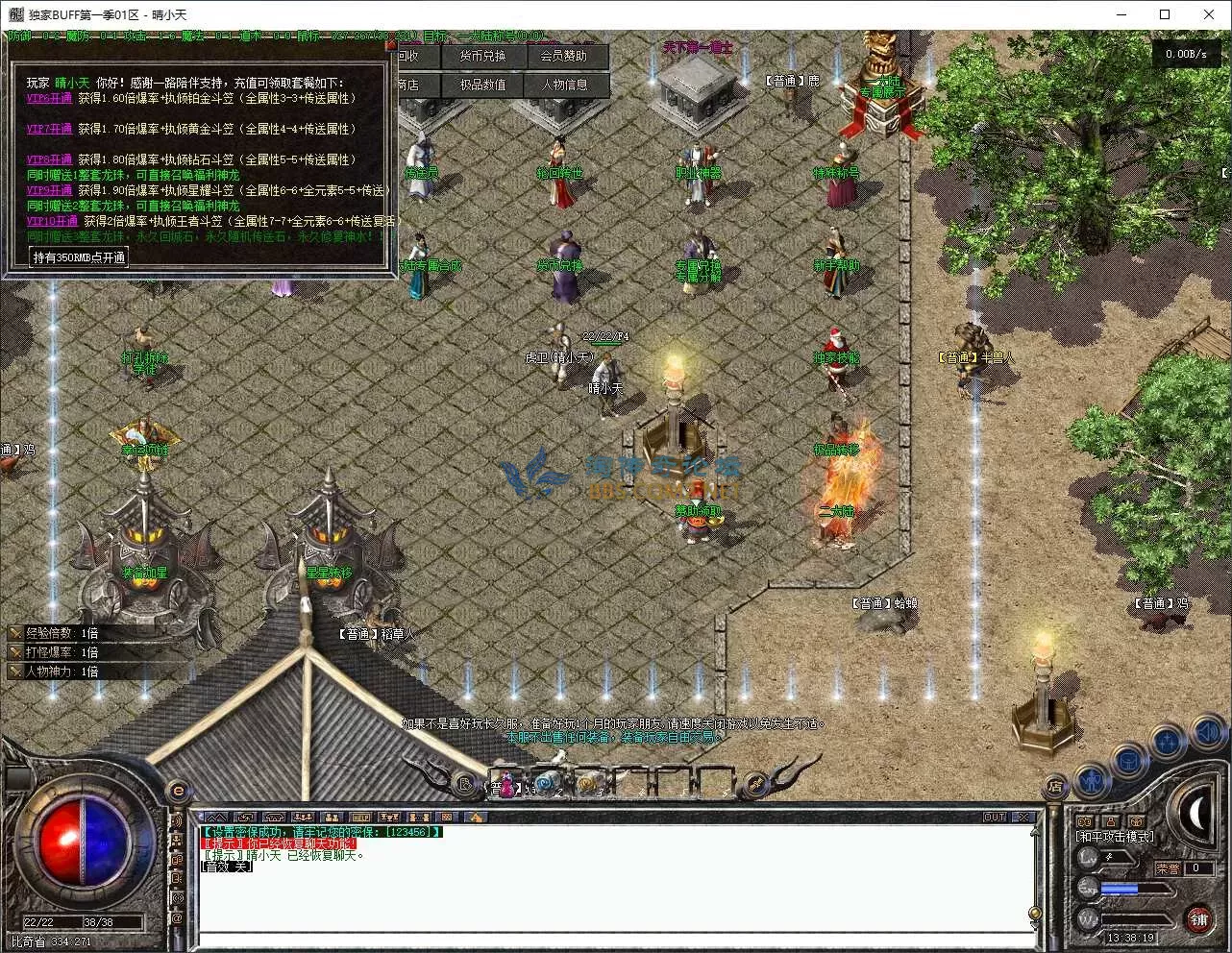The image size is (1232, 953).
Task: Click the round 'e' button
Action: (x=179, y=791)
